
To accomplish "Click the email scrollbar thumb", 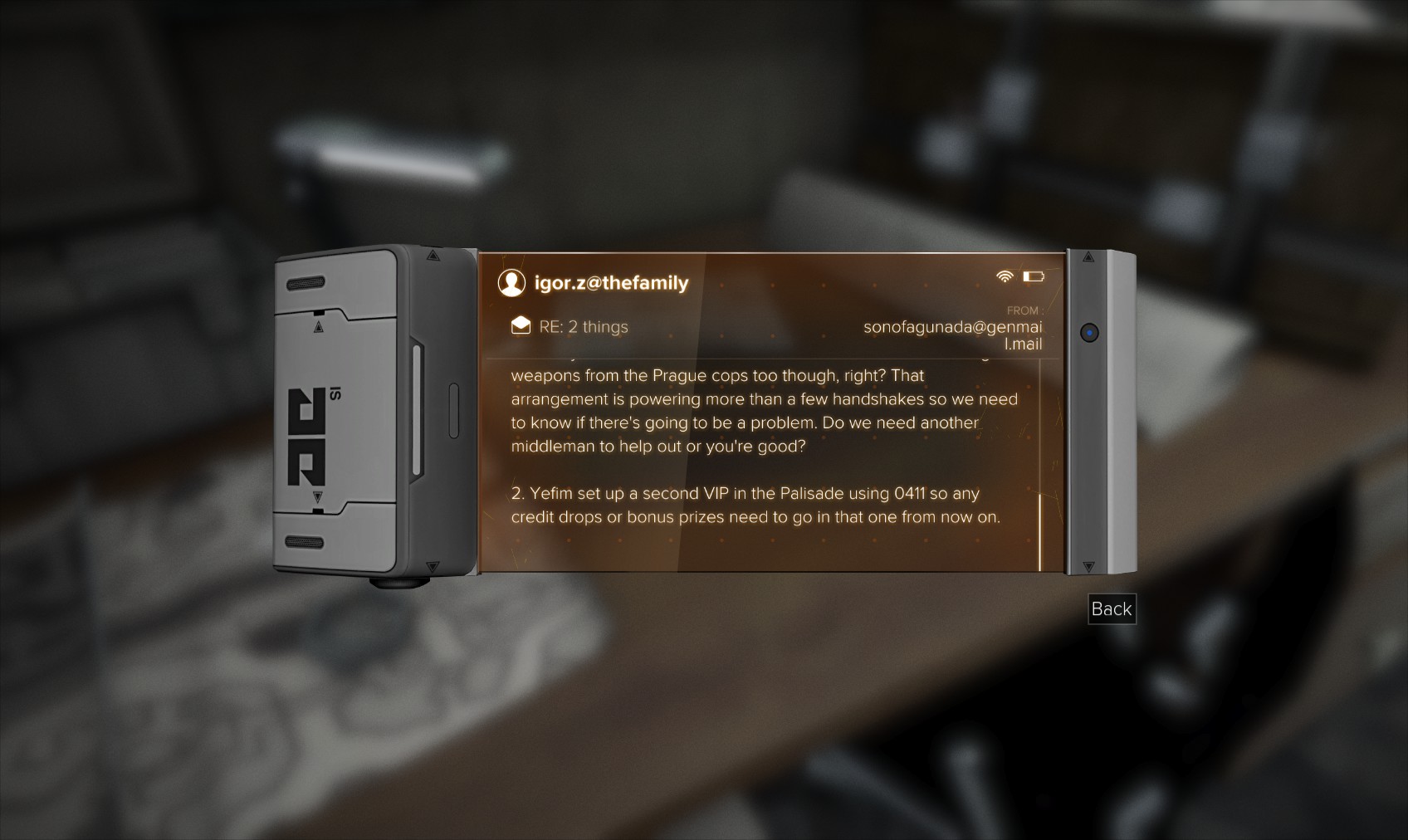I will (1040, 531).
